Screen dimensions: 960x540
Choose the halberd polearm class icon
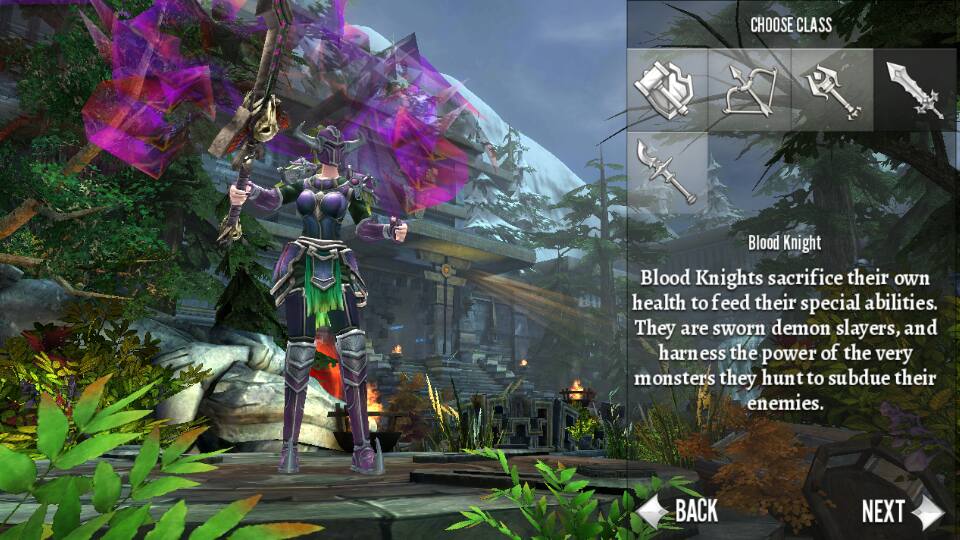668,173
